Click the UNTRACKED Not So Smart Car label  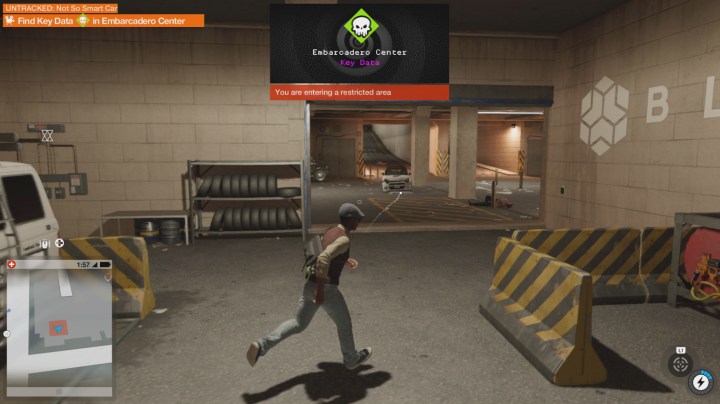tap(60, 7)
